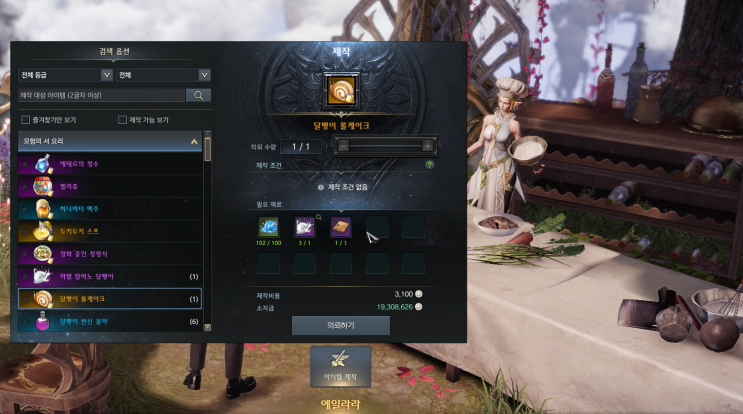
Task: Open the 전체 category dropdown
Action: (x=163, y=75)
